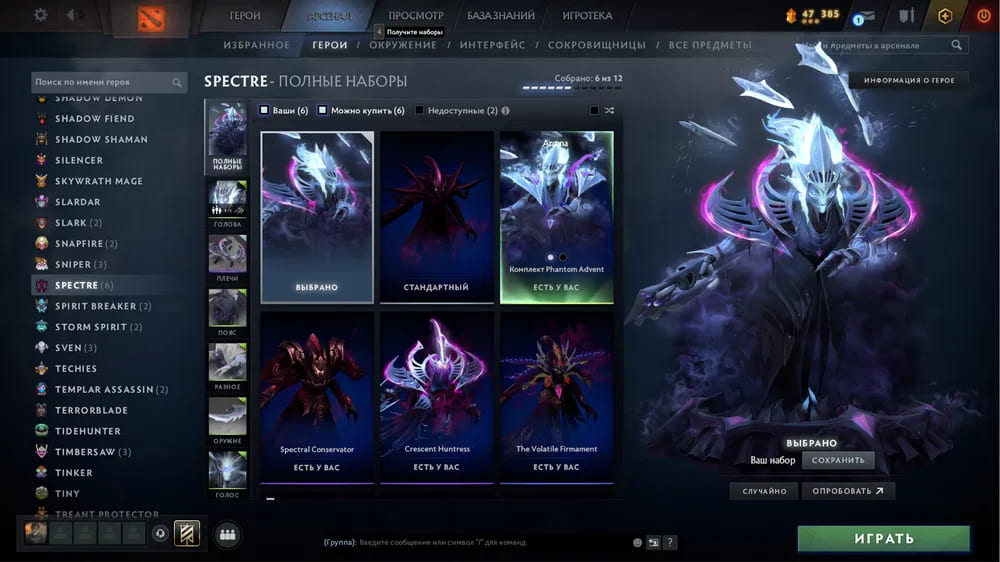Open the ПРОСМОТР top menu tab

pos(415,16)
